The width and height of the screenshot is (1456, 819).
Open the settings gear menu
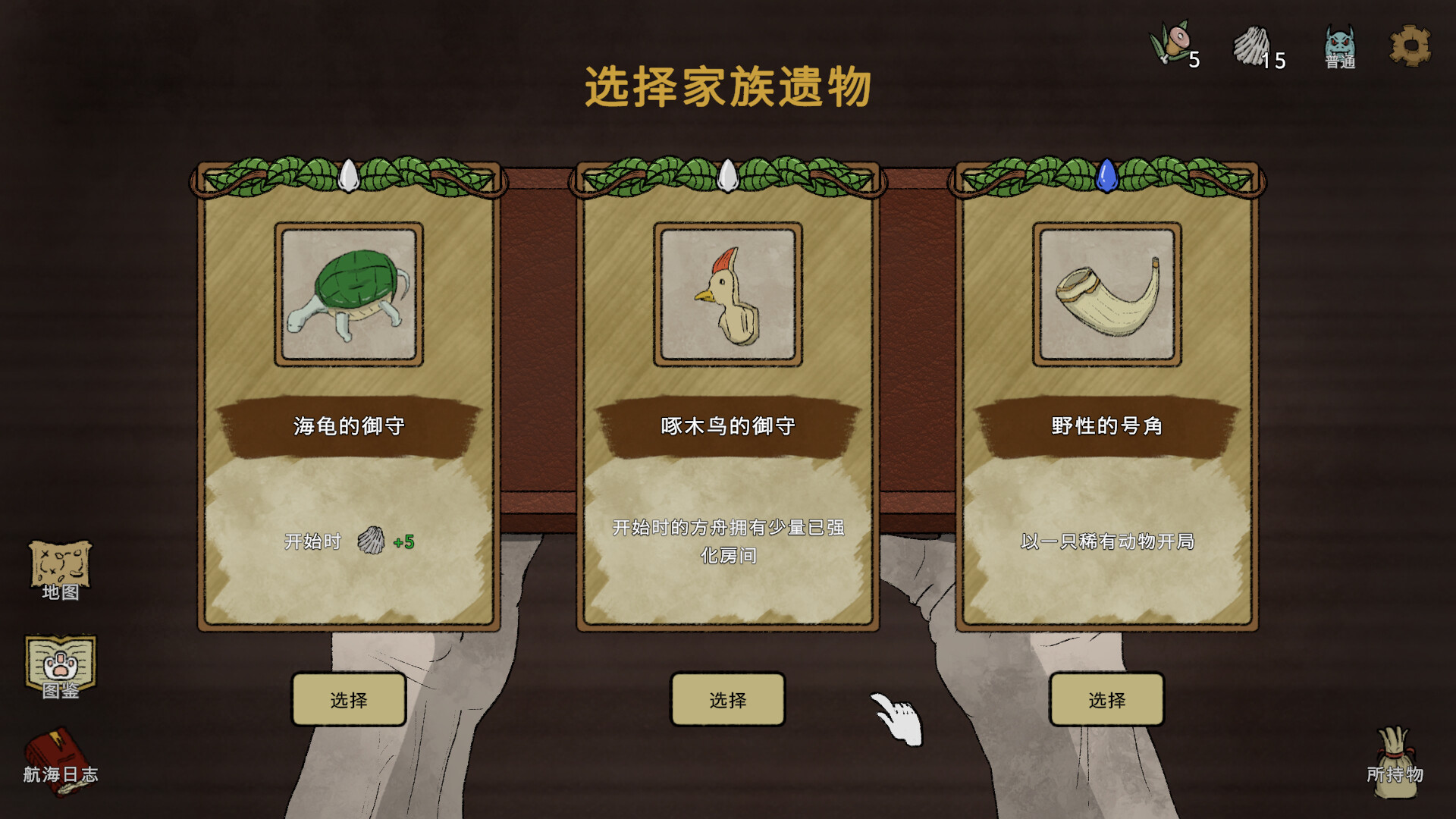[x=1410, y=47]
